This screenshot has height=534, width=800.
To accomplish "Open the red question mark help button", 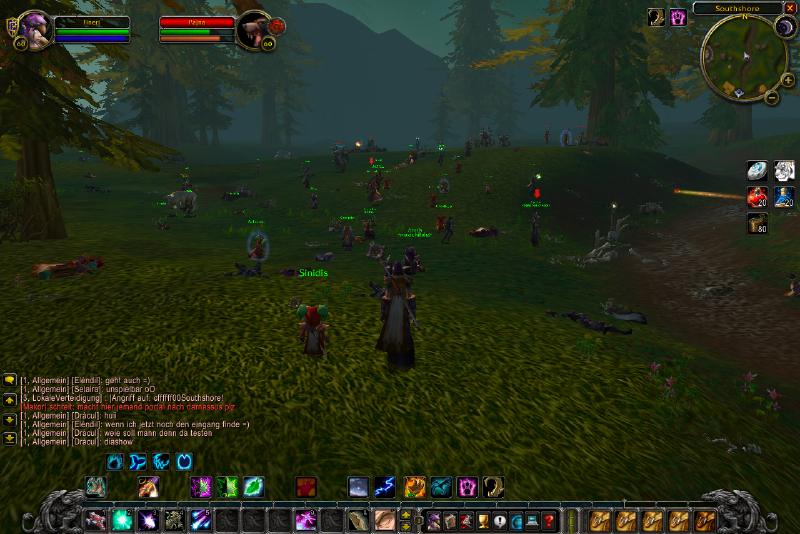I will (549, 520).
